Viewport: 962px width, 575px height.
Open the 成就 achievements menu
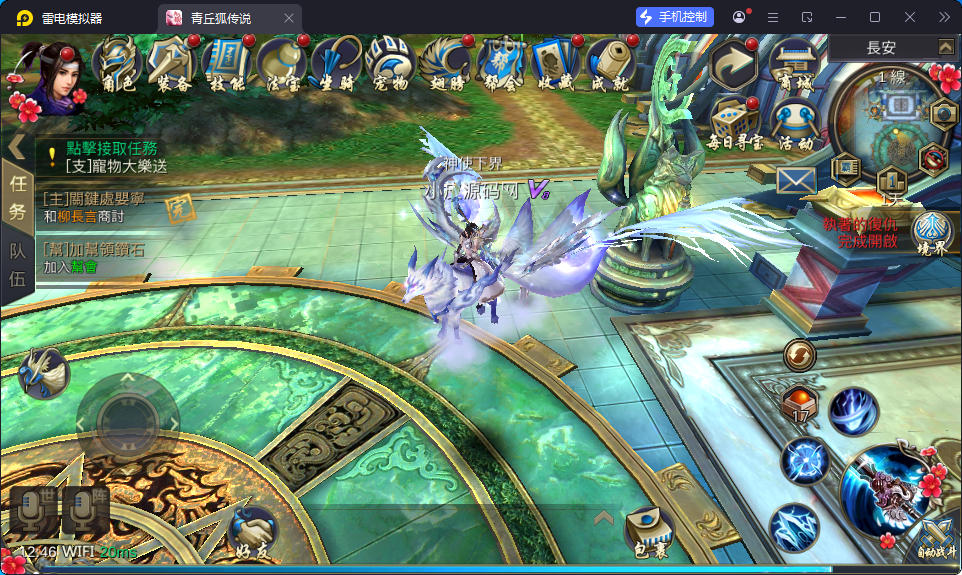(610, 65)
